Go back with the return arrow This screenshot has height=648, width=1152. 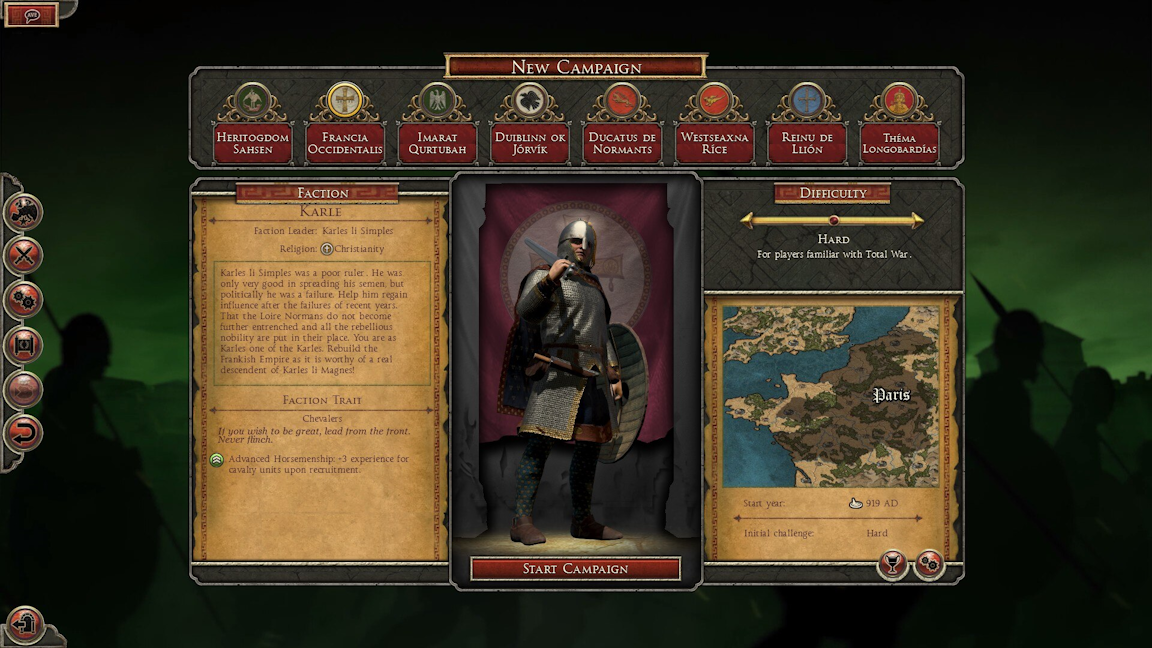tap(23, 434)
